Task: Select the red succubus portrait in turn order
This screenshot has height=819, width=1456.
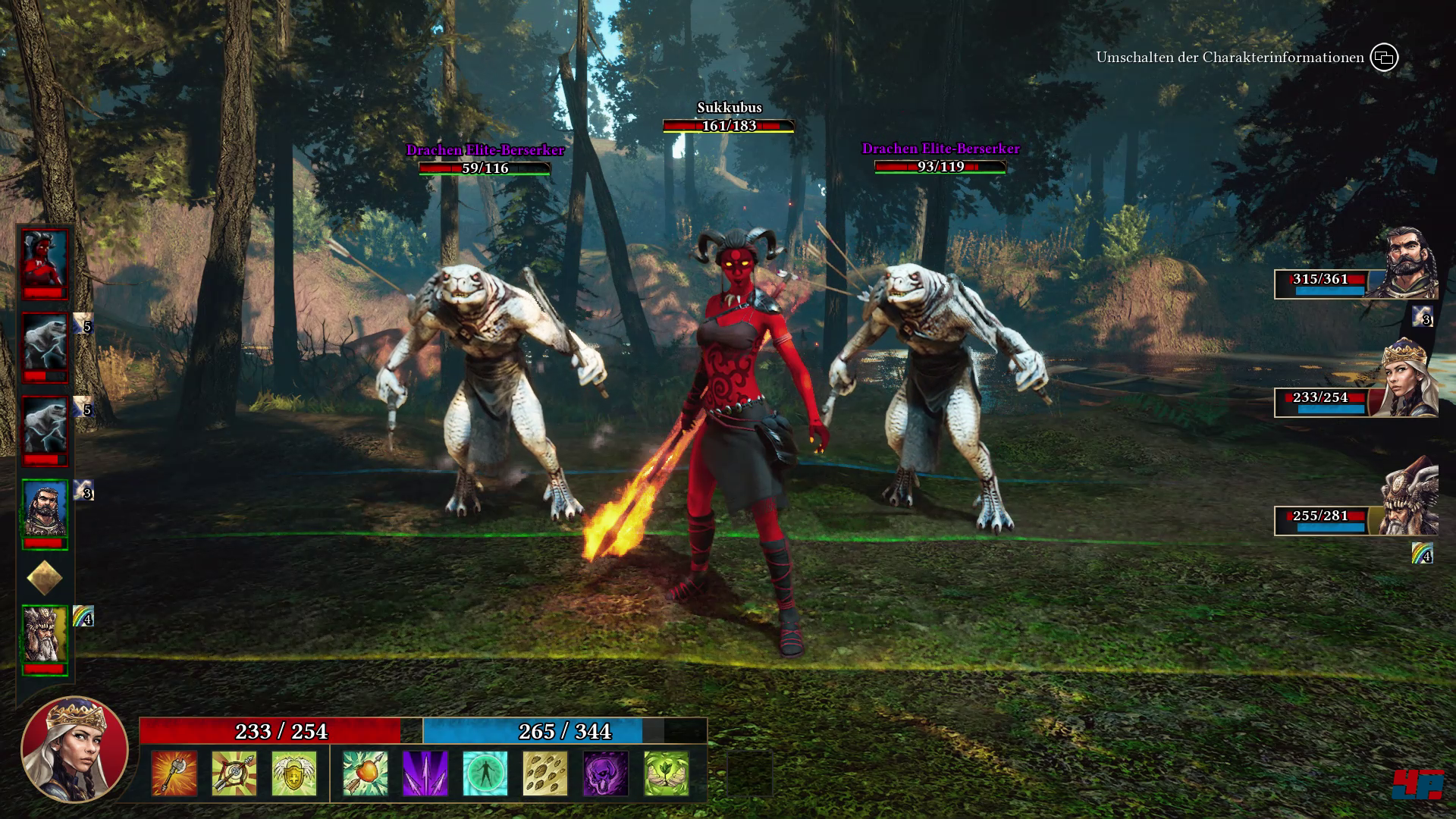Action: pyautogui.click(x=45, y=264)
